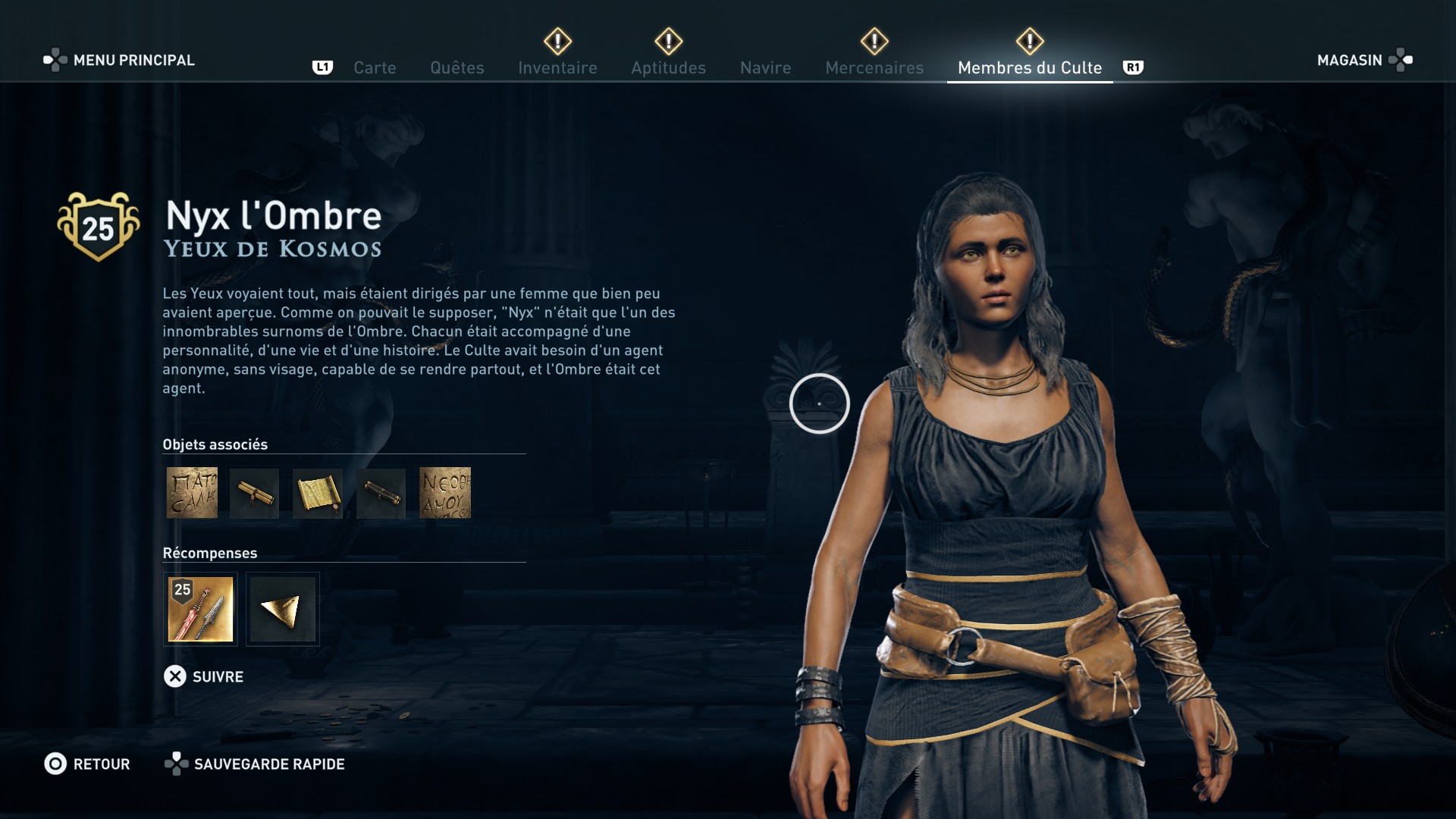The width and height of the screenshot is (1456, 819).
Task: Show the Aptitudes tab
Action: tap(668, 67)
